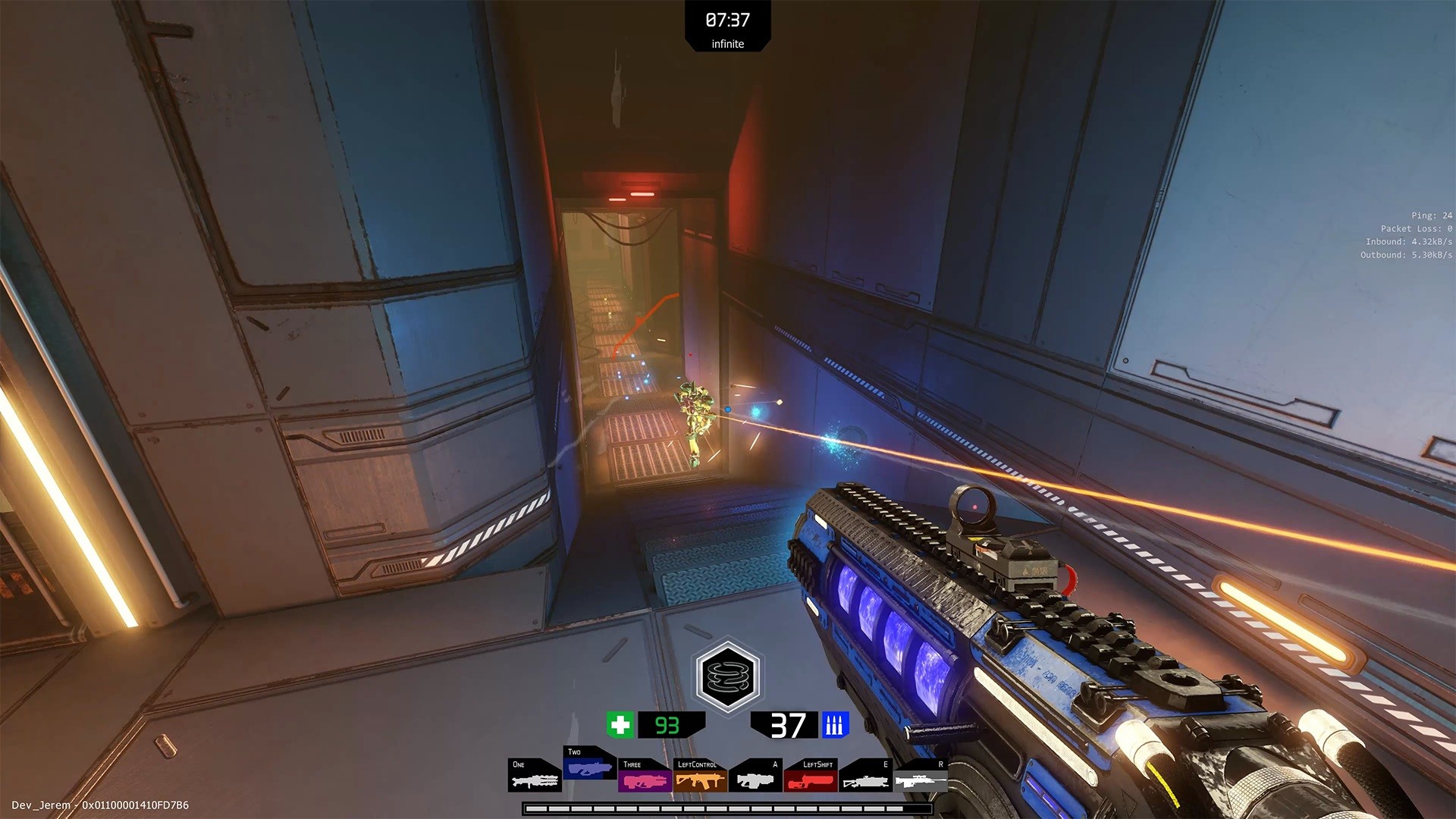
Task: Select the white weapon in slot A
Action: point(755,776)
